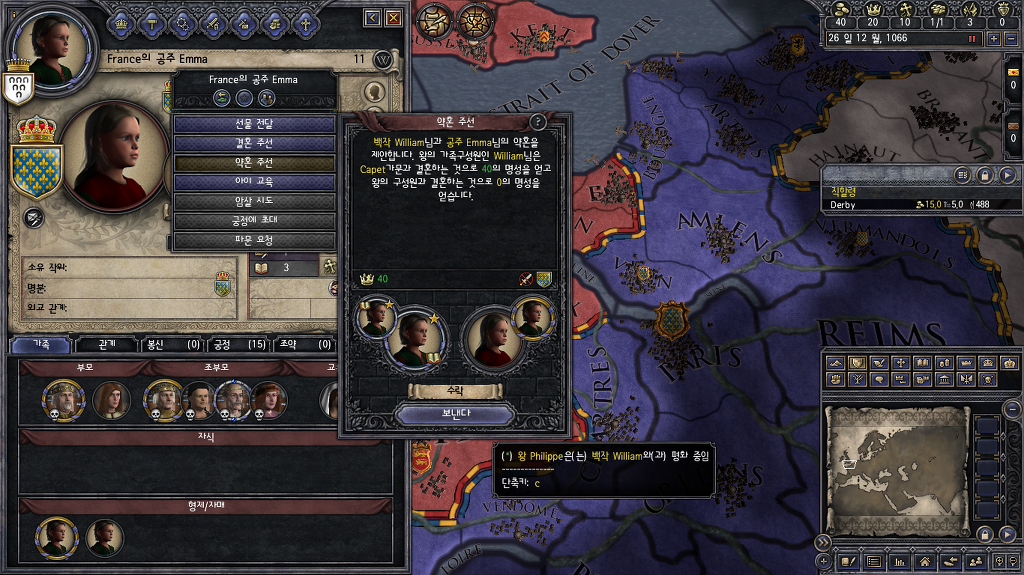Select the 결혼 추선 menu option

[255, 143]
